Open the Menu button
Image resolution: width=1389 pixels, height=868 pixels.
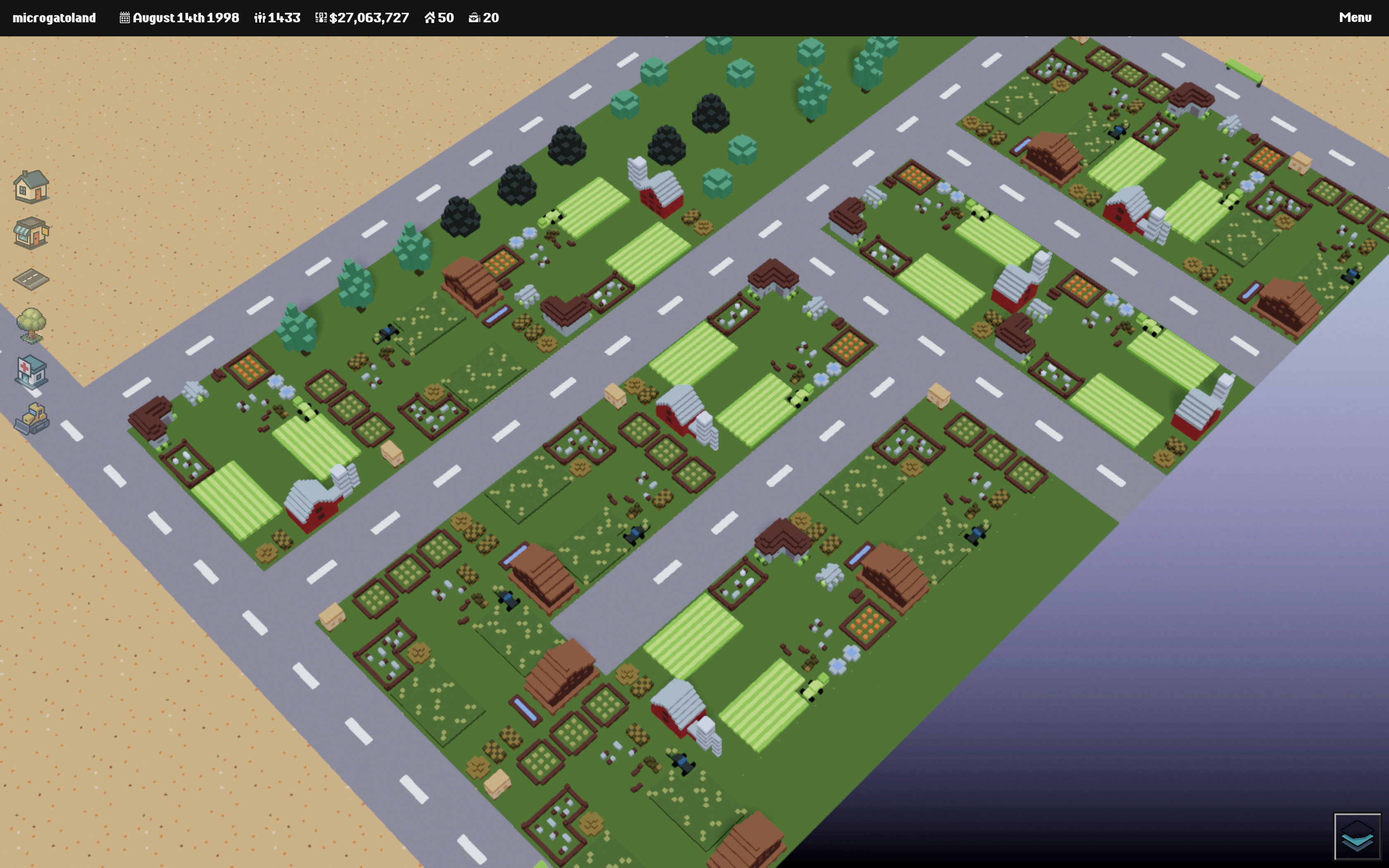tap(1355, 17)
